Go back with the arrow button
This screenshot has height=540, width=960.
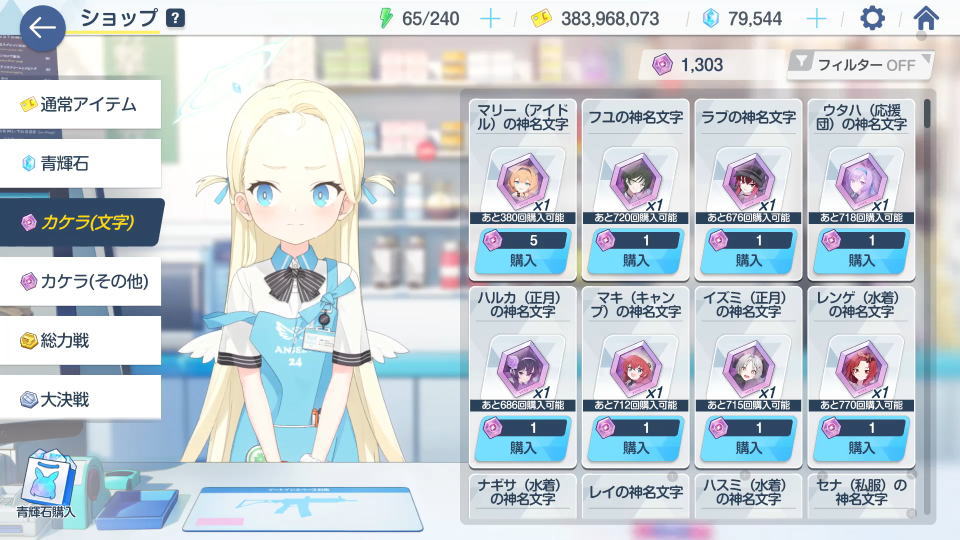[42, 28]
